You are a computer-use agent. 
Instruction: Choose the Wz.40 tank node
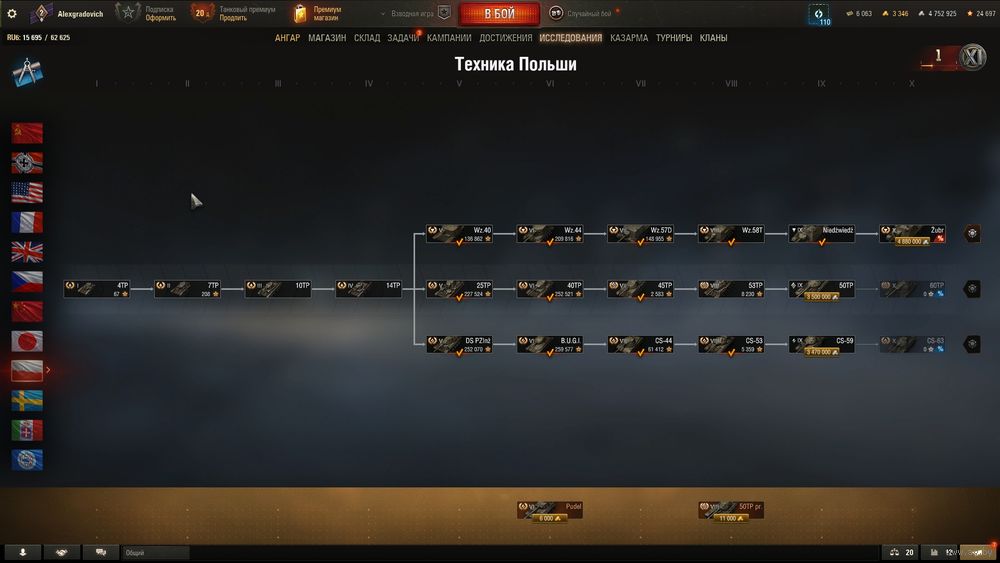pos(459,234)
